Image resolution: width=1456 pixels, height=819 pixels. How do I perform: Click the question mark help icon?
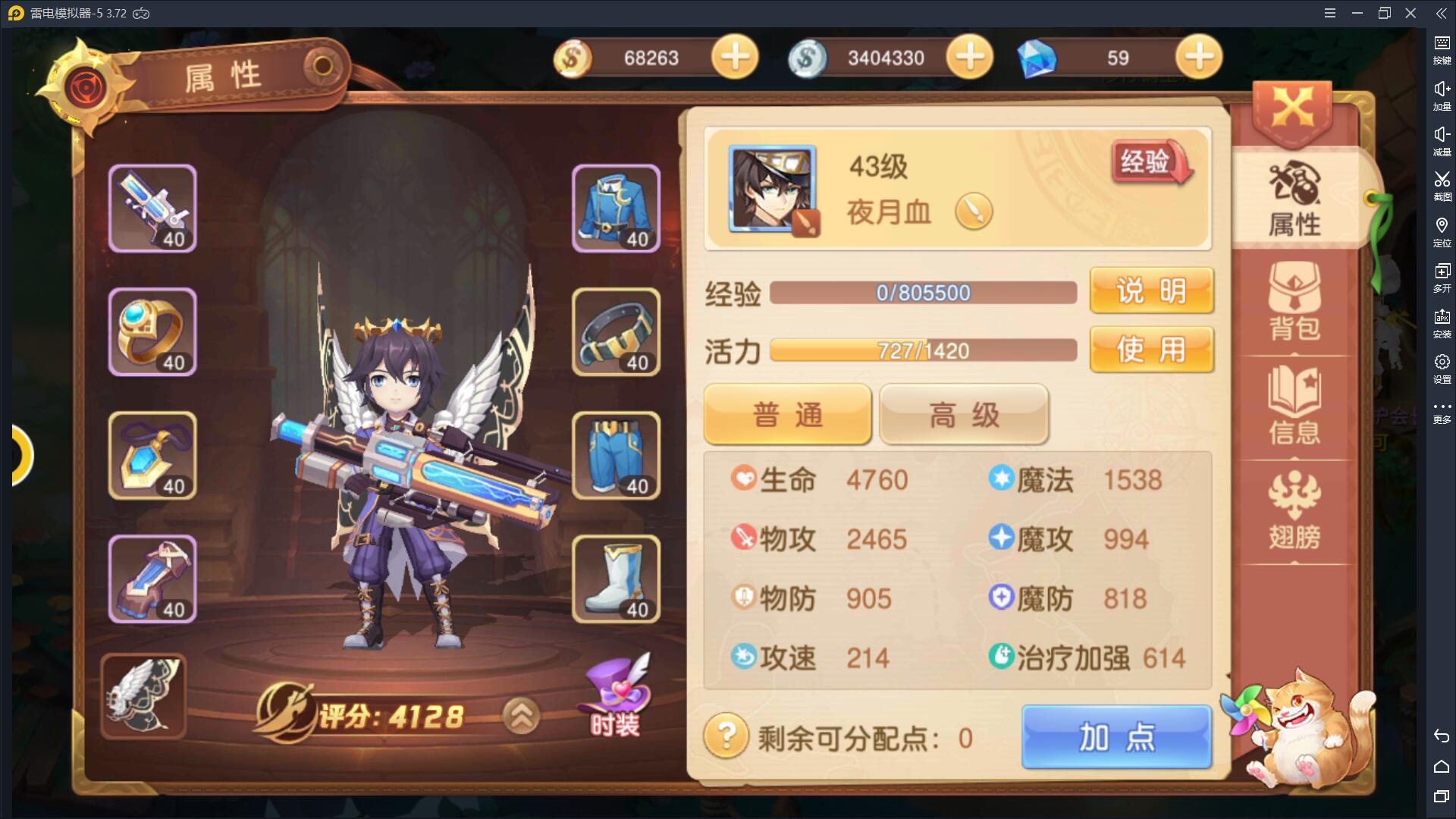pyautogui.click(x=726, y=736)
